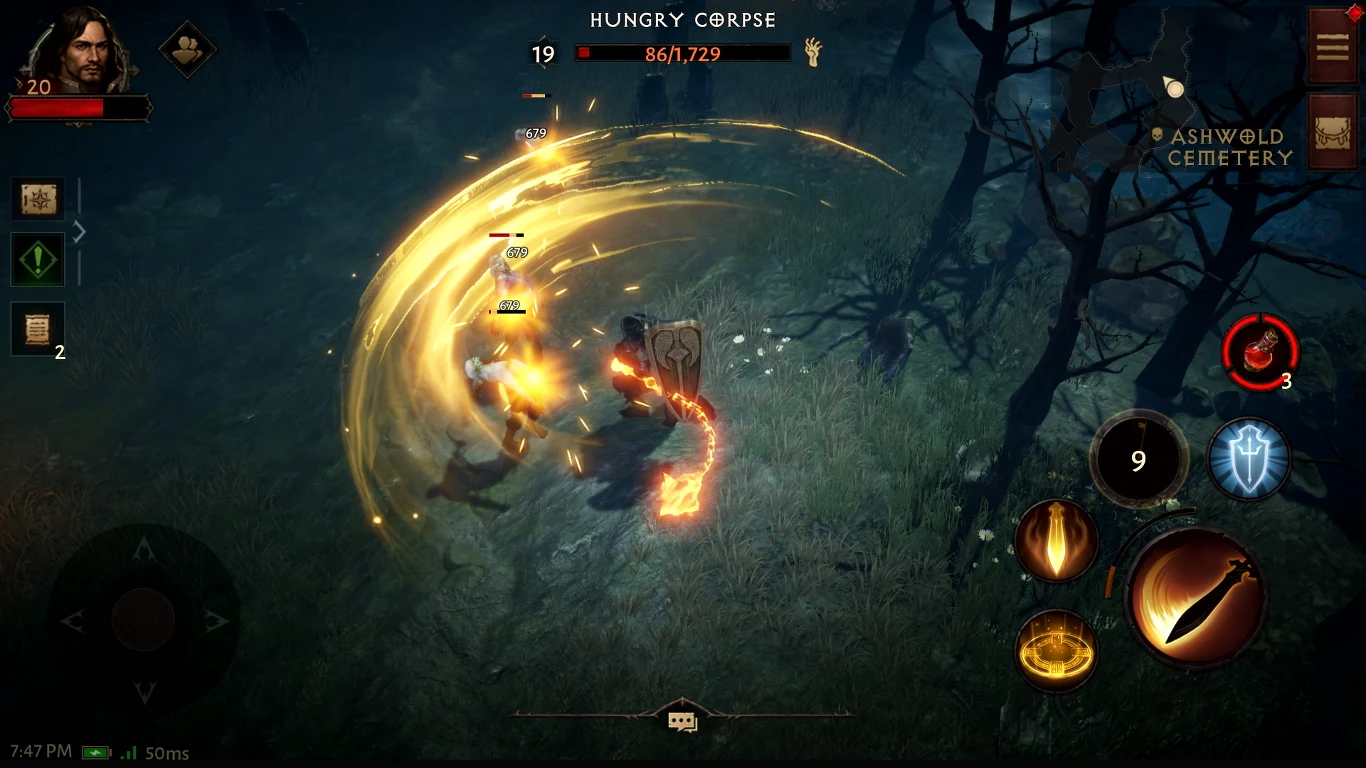Viewport: 1366px width, 768px height.
Task: Trigger the skill showing a 9 cooldown
Action: (x=1139, y=457)
